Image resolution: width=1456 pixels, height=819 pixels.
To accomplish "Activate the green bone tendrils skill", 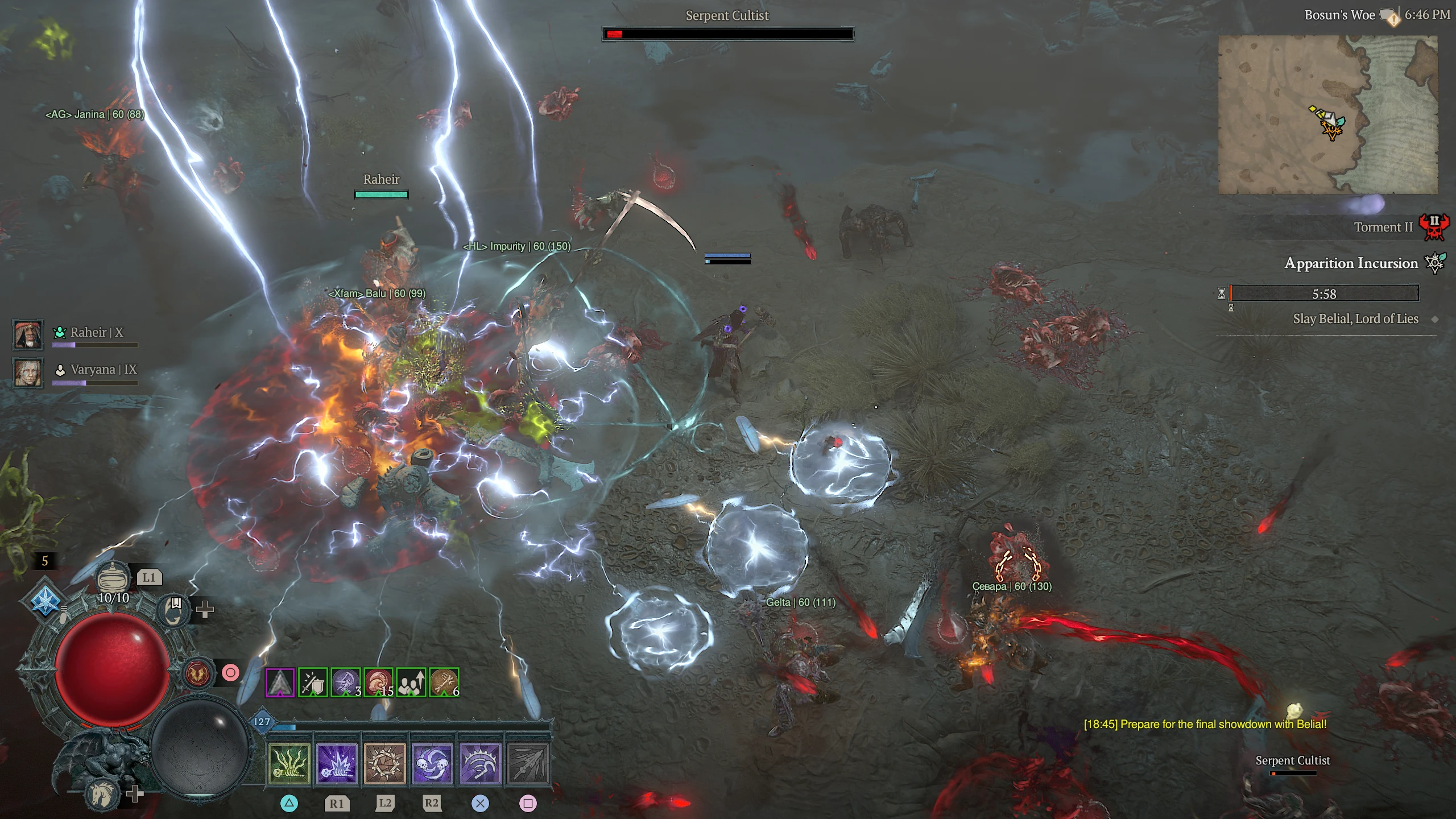I will click(x=289, y=763).
